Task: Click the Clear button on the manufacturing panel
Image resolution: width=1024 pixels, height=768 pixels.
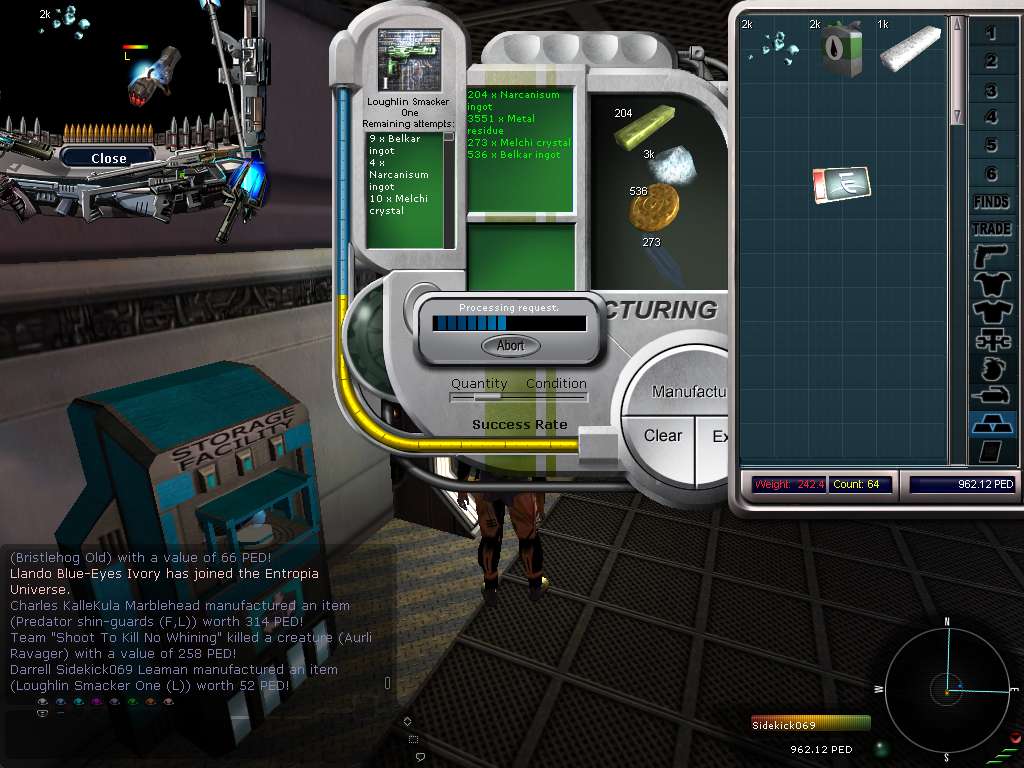Action: (663, 436)
